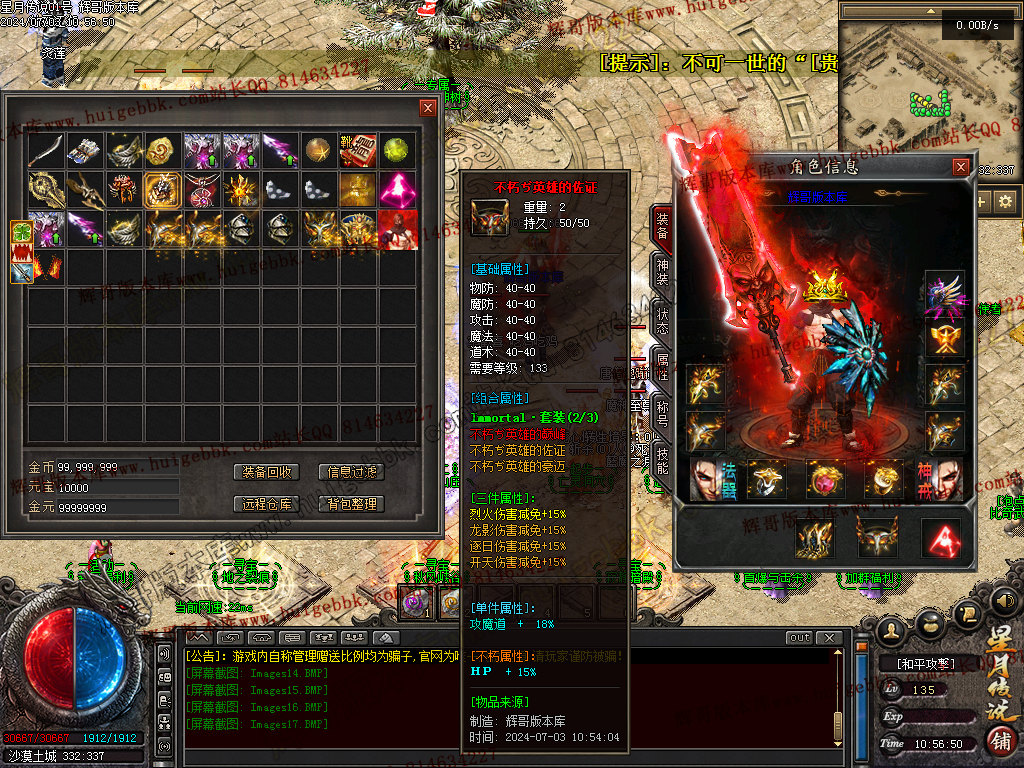
Task: Close the 角色信息 character window
Action: 961,167
